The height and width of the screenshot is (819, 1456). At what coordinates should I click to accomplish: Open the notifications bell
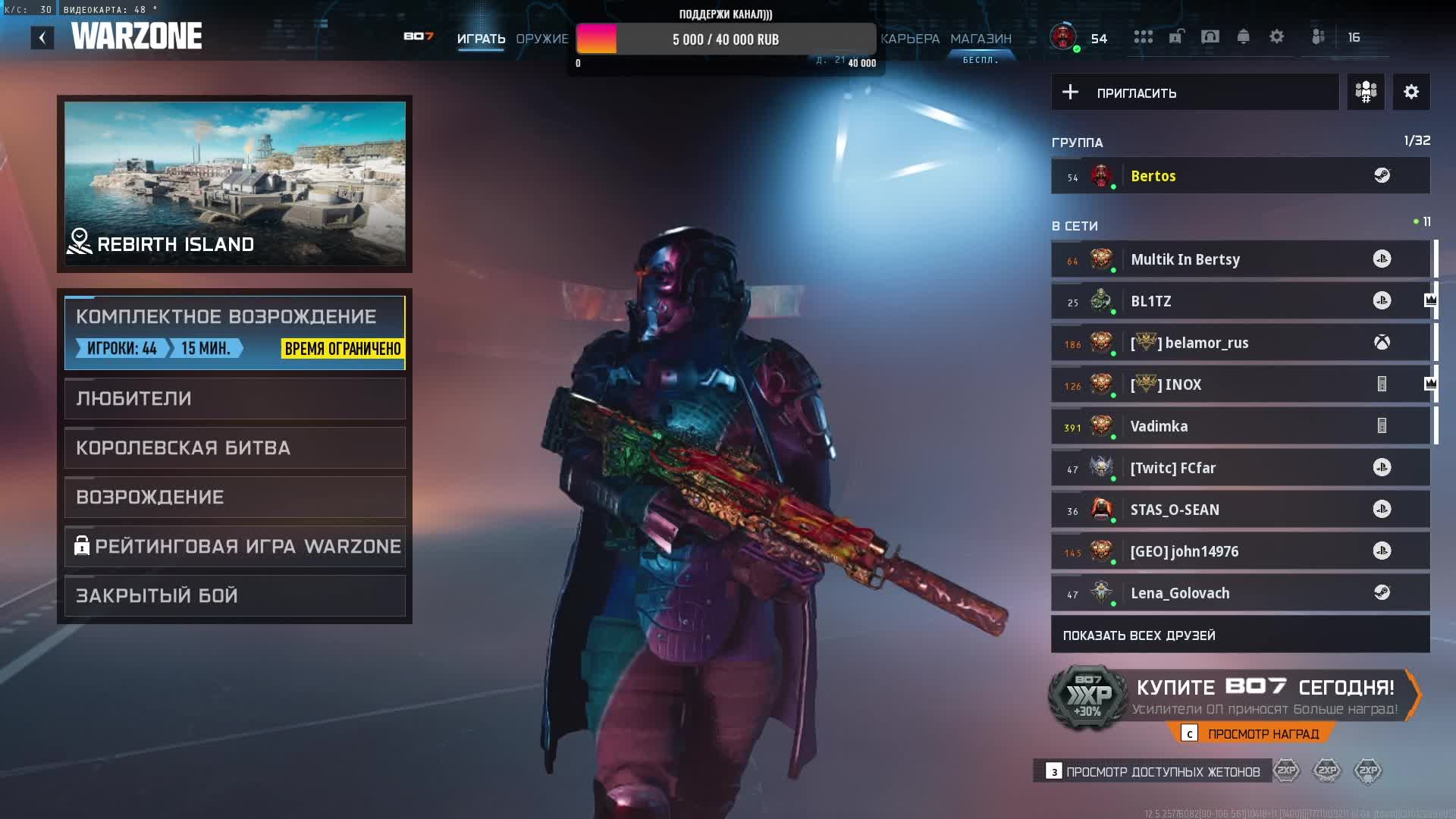(1243, 37)
